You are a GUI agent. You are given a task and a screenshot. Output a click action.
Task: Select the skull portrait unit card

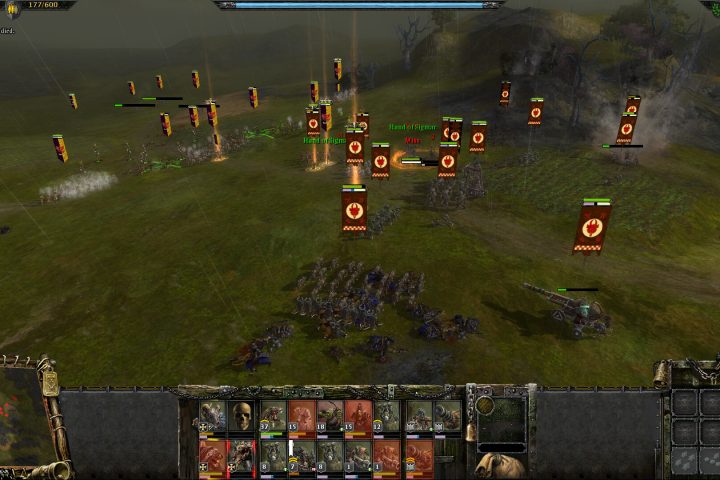tap(242, 416)
